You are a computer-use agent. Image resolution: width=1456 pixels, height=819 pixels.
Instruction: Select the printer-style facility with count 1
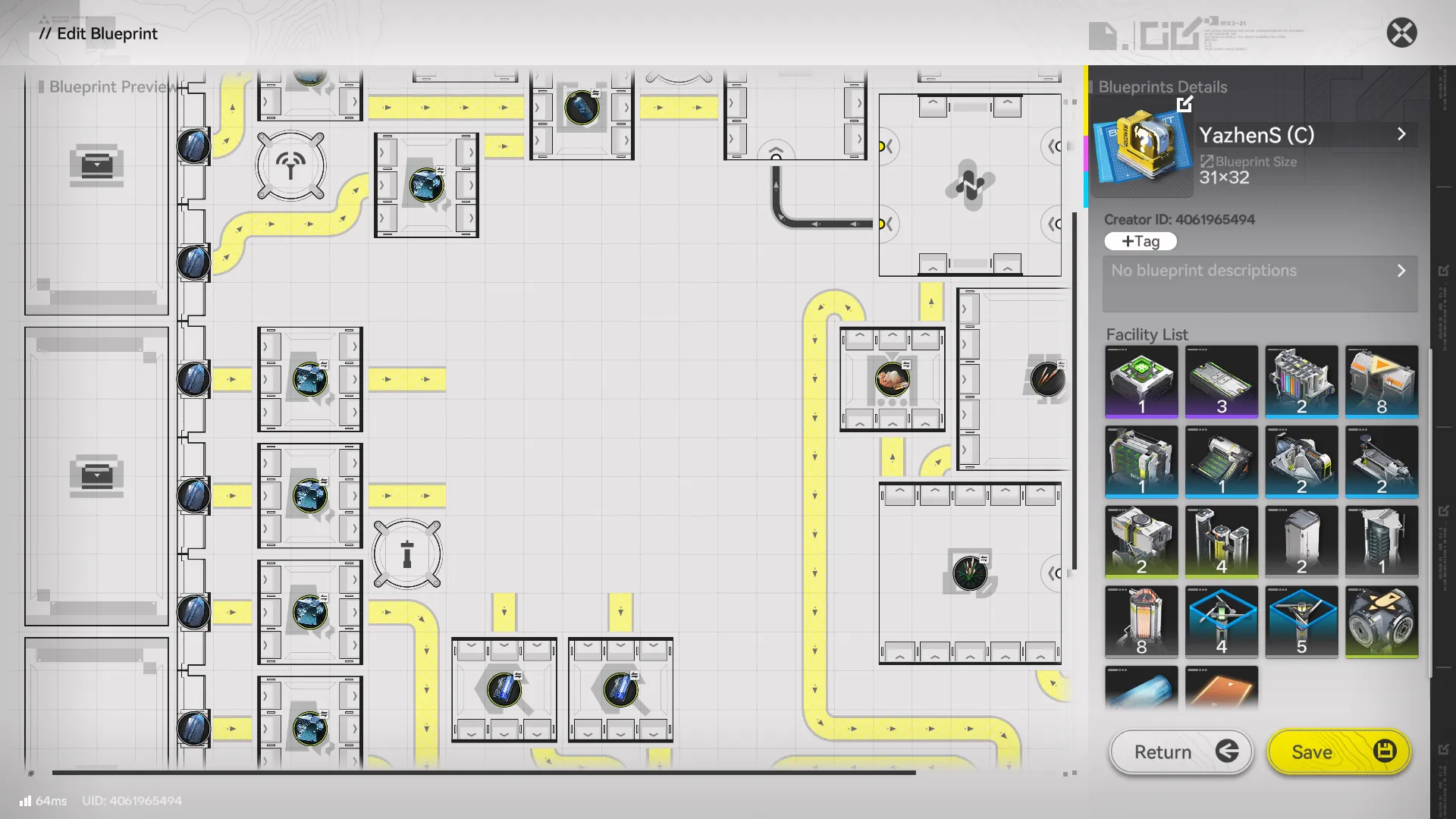1222,463
